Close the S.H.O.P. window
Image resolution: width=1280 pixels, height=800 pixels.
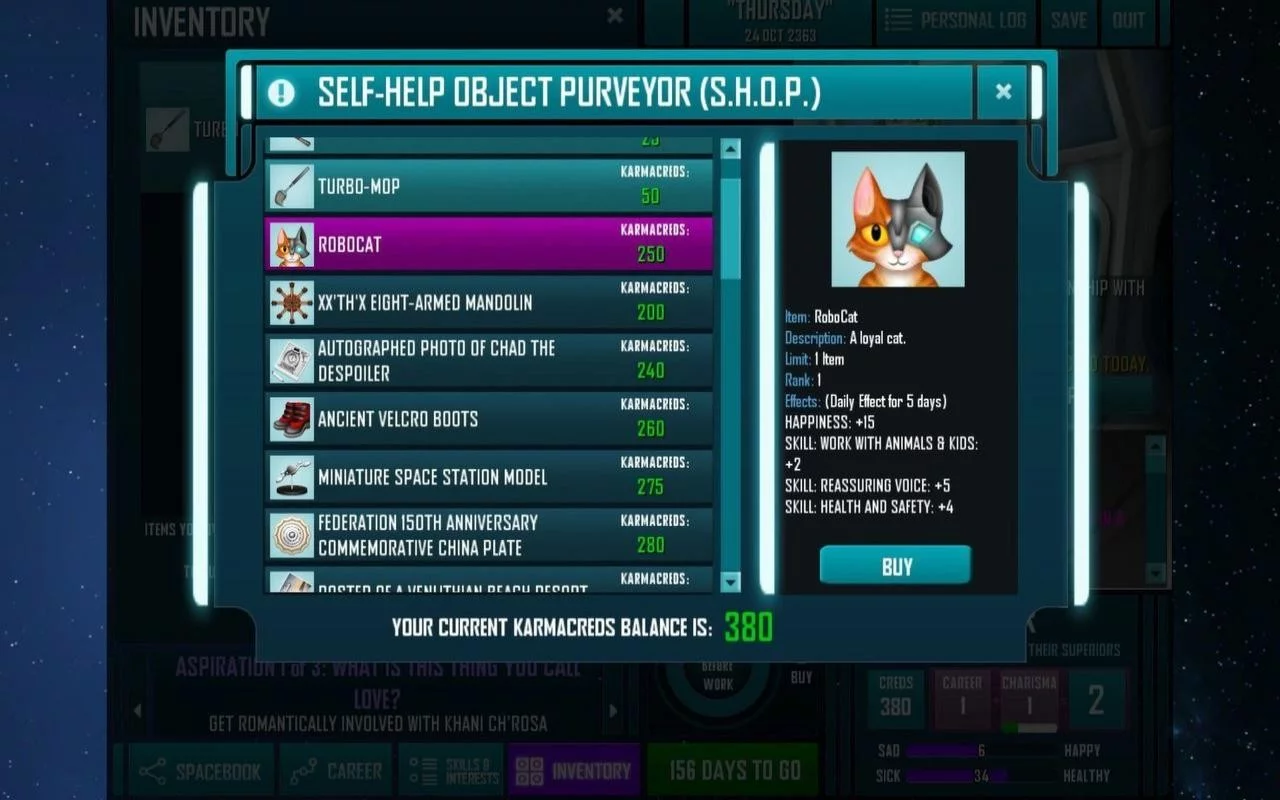point(1003,92)
